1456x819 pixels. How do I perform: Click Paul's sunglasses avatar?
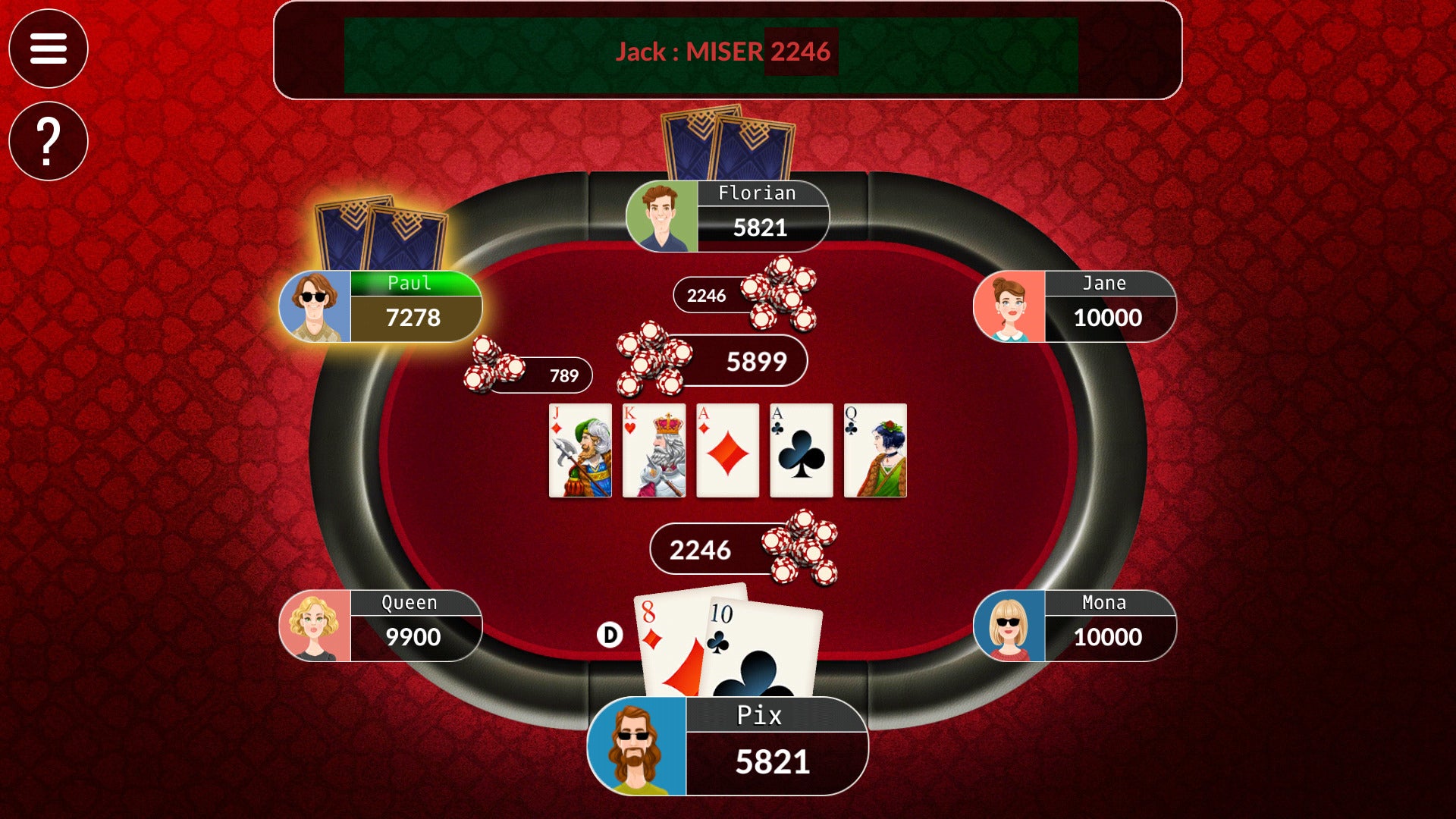315,306
